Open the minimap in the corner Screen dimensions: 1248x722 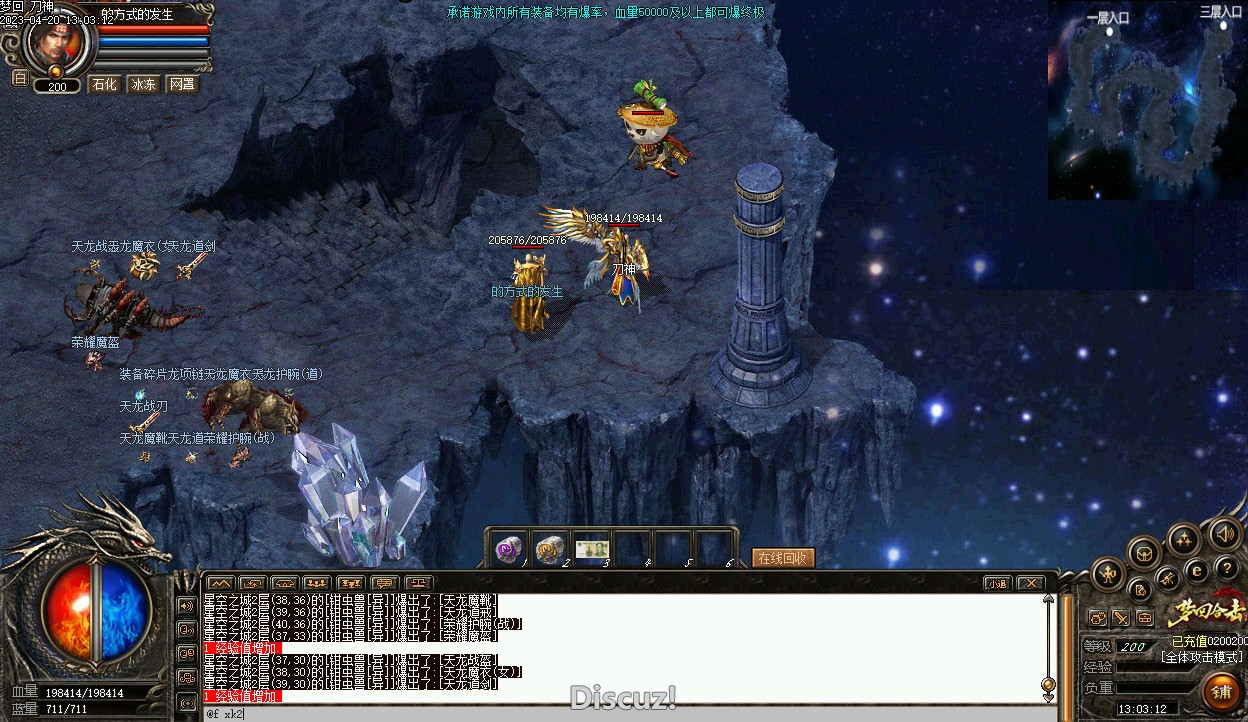1147,100
